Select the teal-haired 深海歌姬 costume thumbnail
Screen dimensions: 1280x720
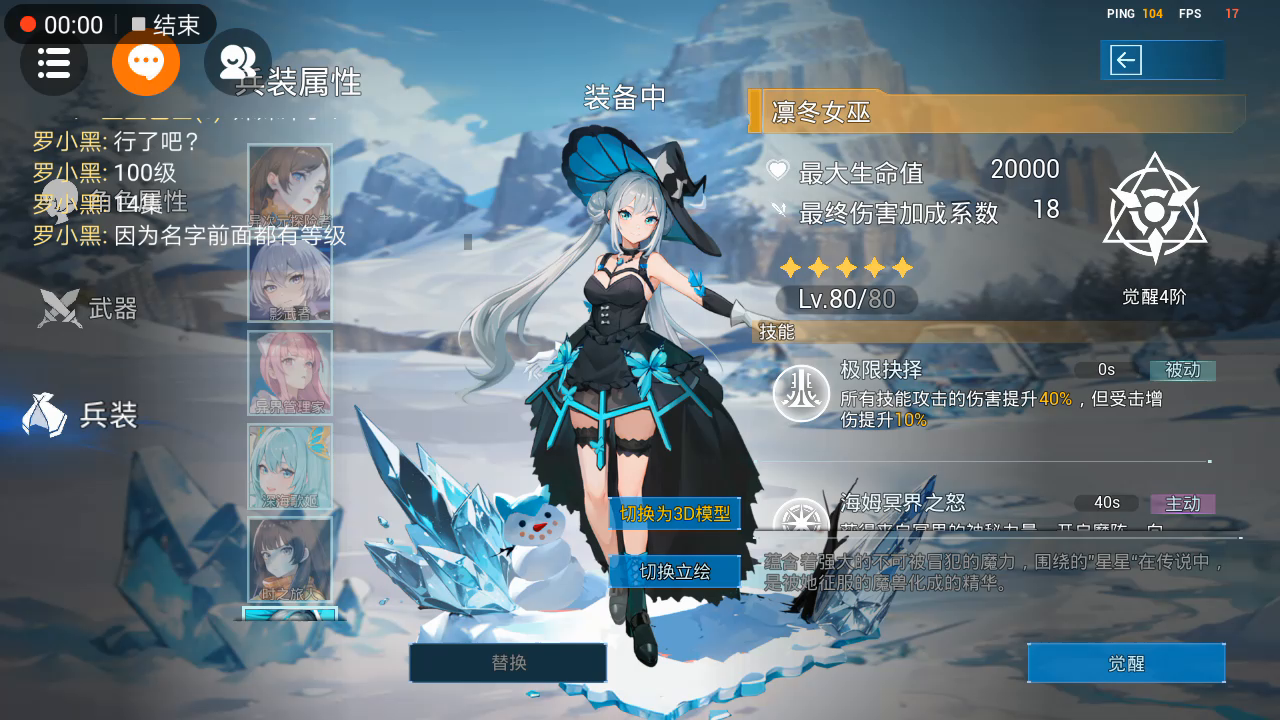point(290,466)
